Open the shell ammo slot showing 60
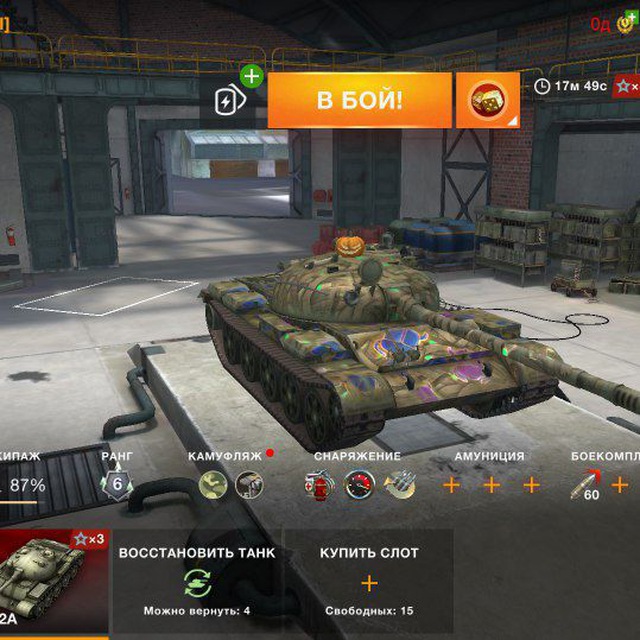This screenshot has height=640, width=640. [x=585, y=485]
